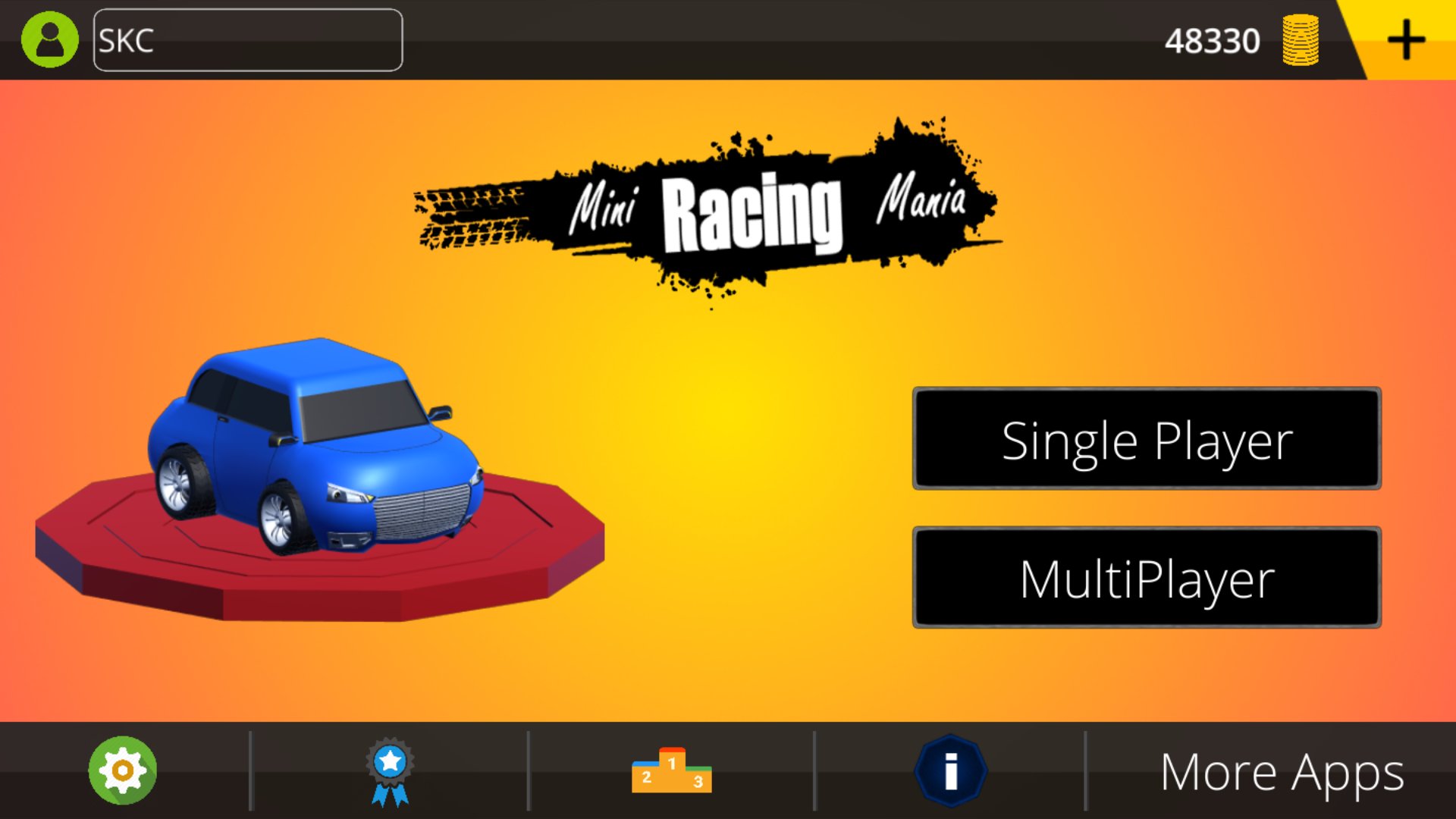Browse More Apps
This screenshot has height=819, width=1456.
pyautogui.click(x=1280, y=770)
